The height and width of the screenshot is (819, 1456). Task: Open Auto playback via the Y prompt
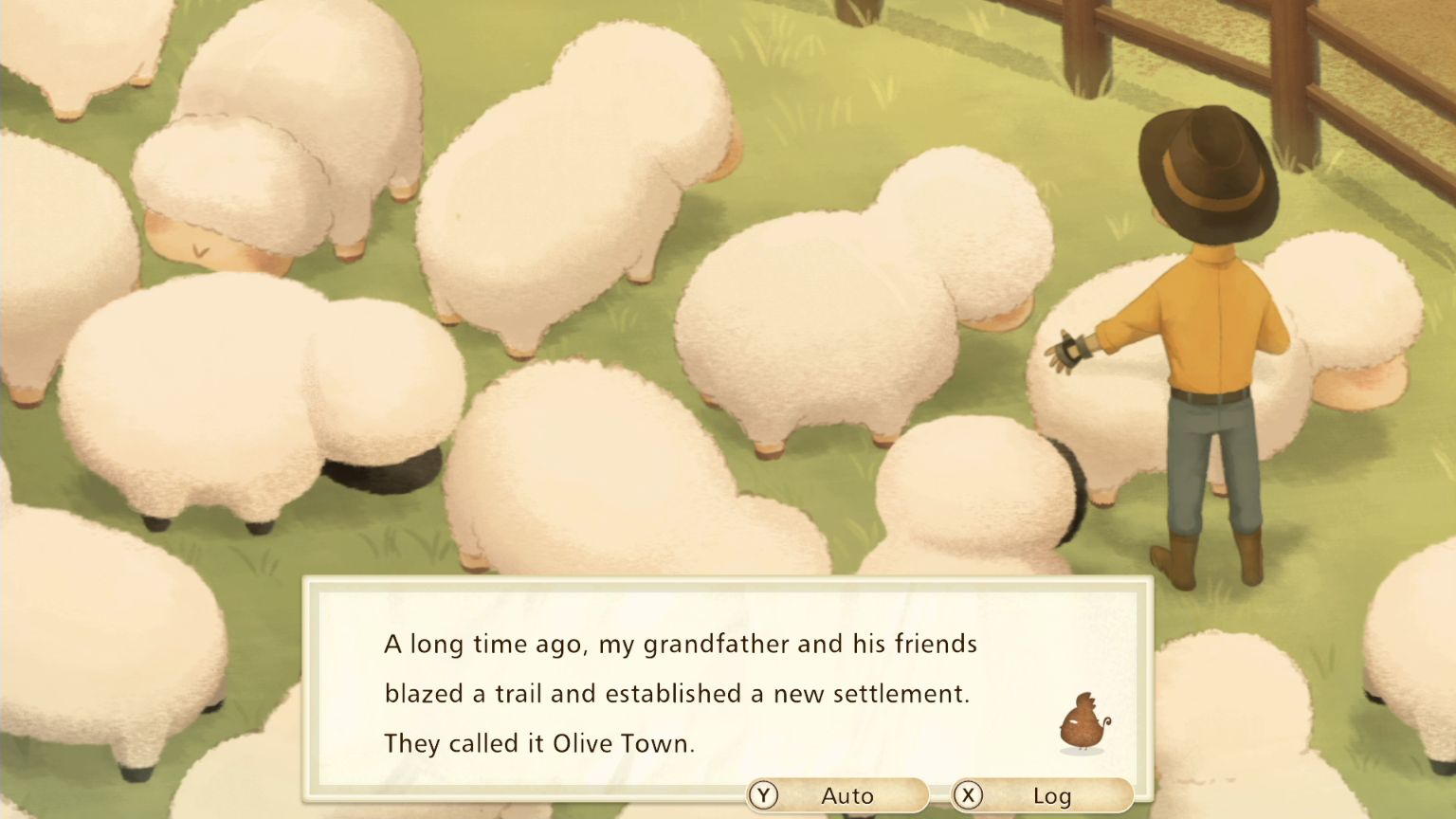pyautogui.click(x=764, y=796)
